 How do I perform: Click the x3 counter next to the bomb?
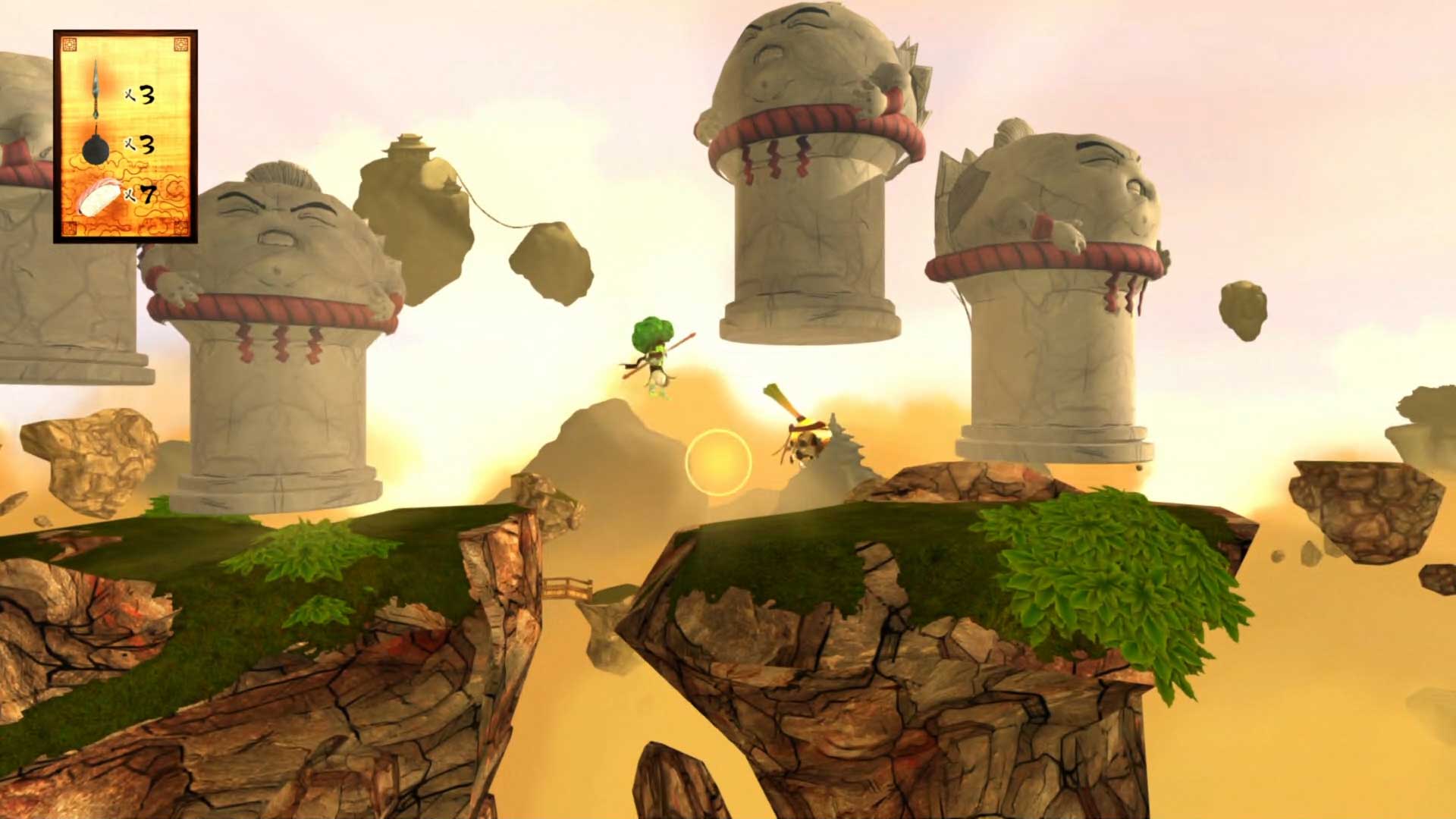140,143
